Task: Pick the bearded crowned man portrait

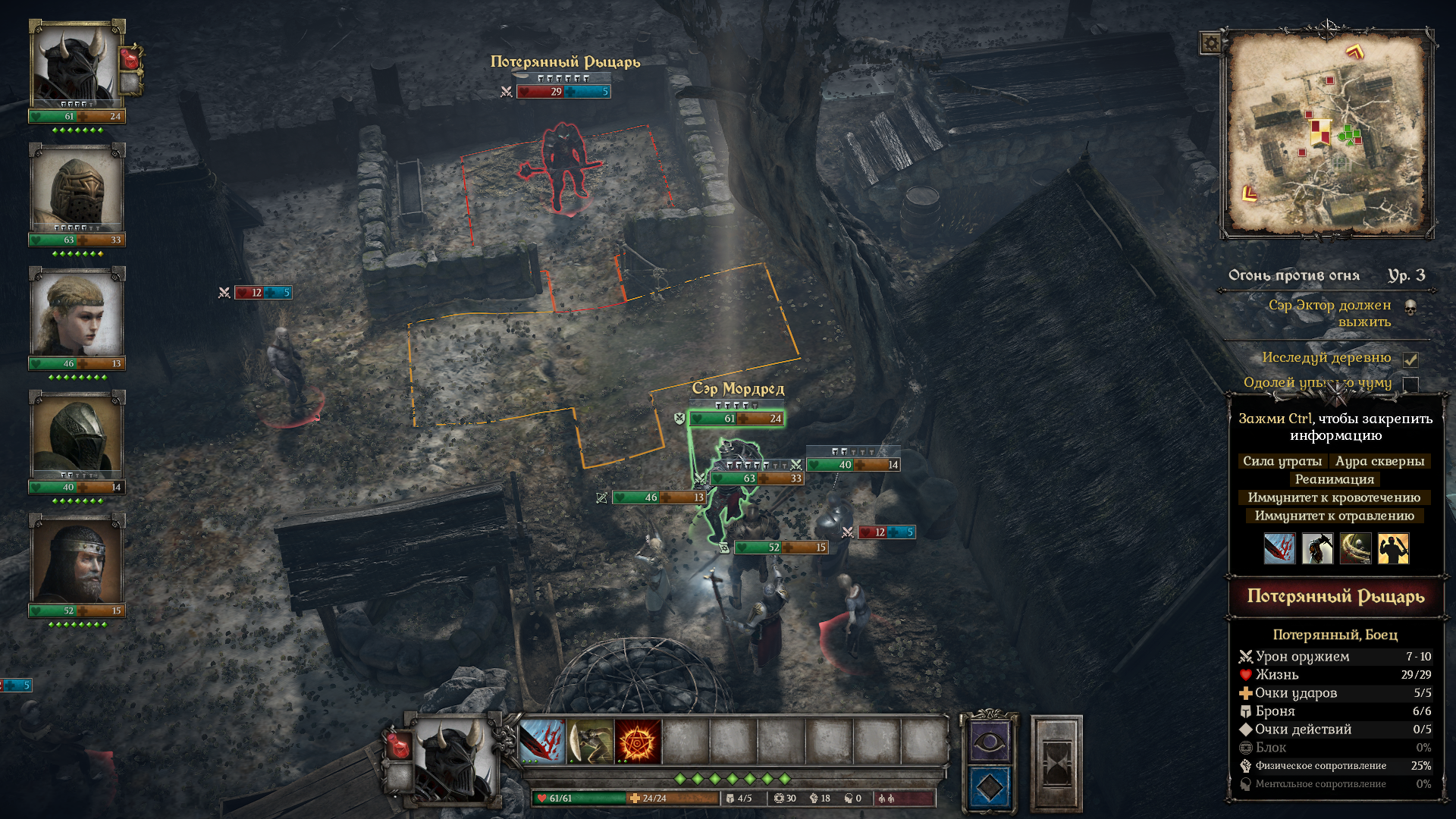Action: (x=76, y=560)
